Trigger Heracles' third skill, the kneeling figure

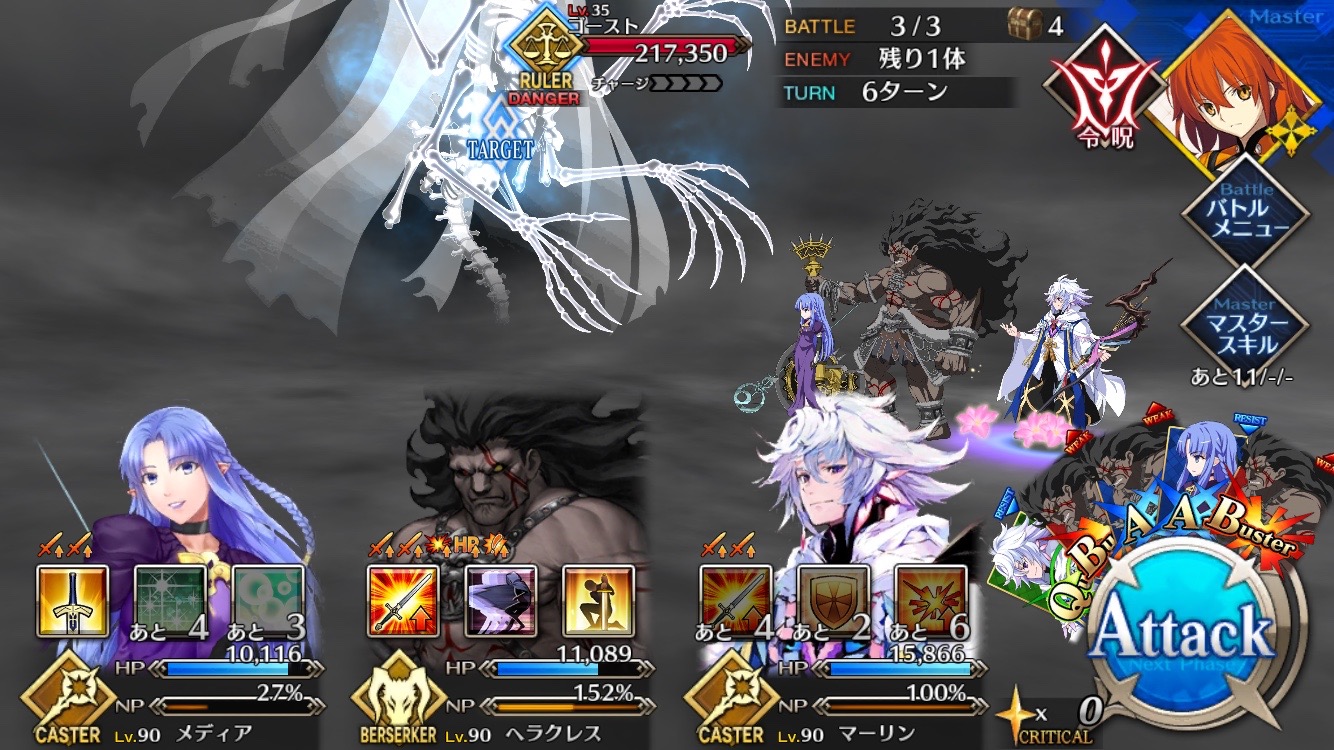598,601
